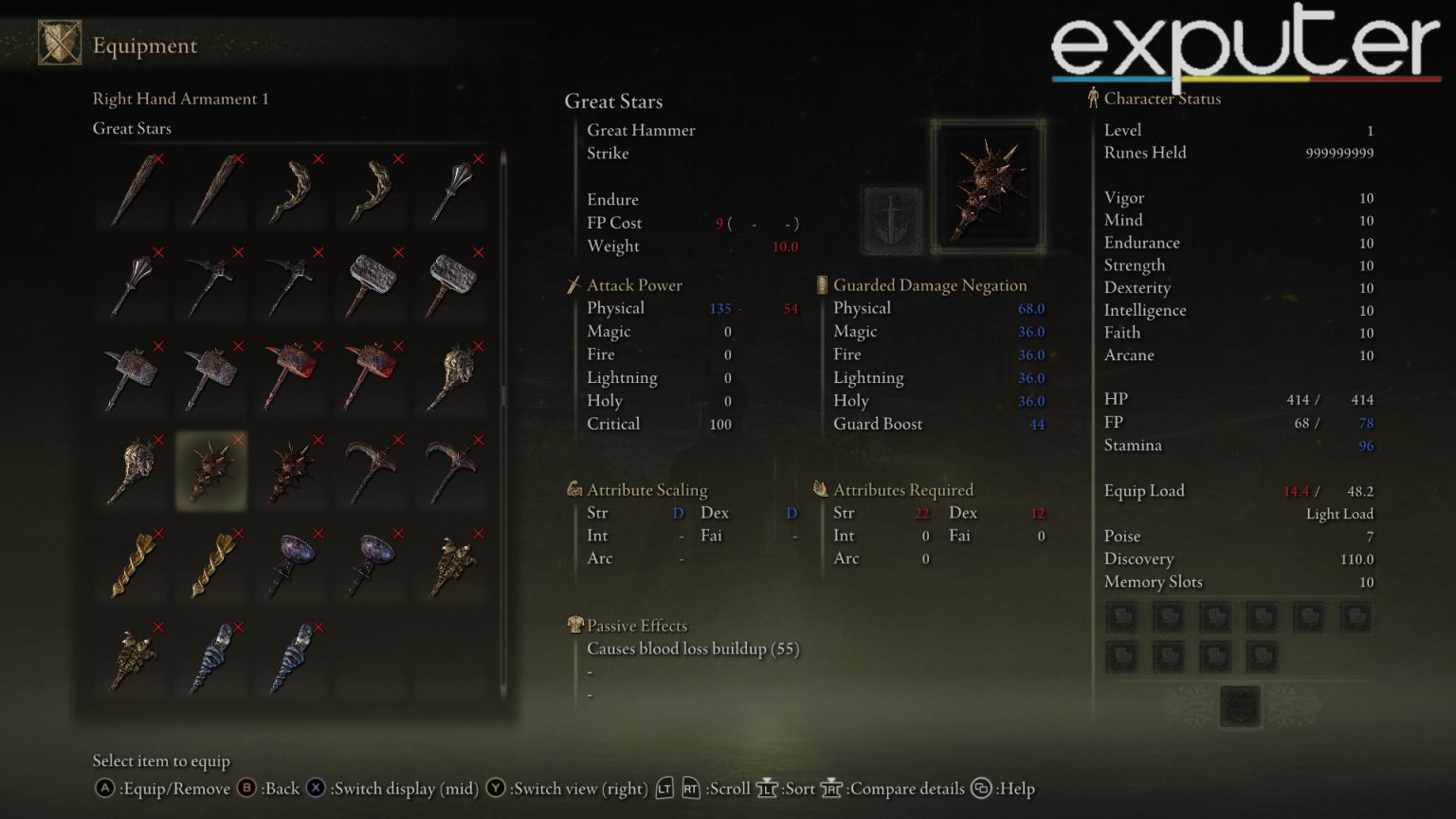Switch view using the Y prompt
The image size is (1456, 819).
click(x=497, y=788)
